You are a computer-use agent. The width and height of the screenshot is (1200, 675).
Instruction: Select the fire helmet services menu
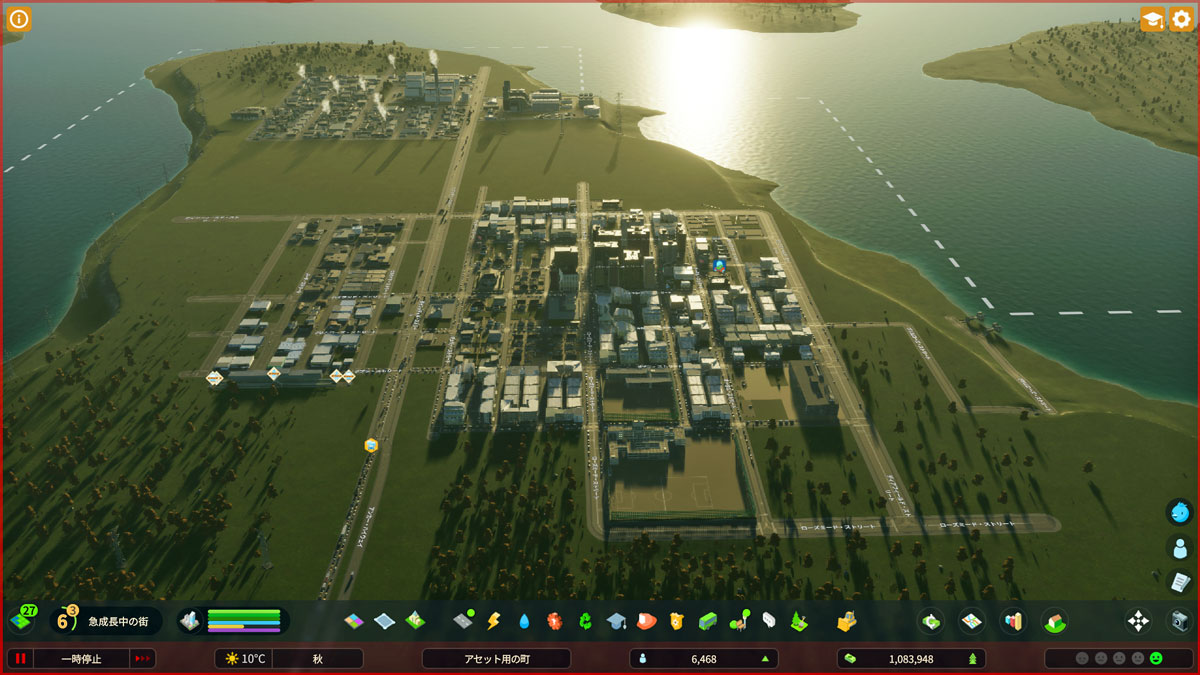646,621
